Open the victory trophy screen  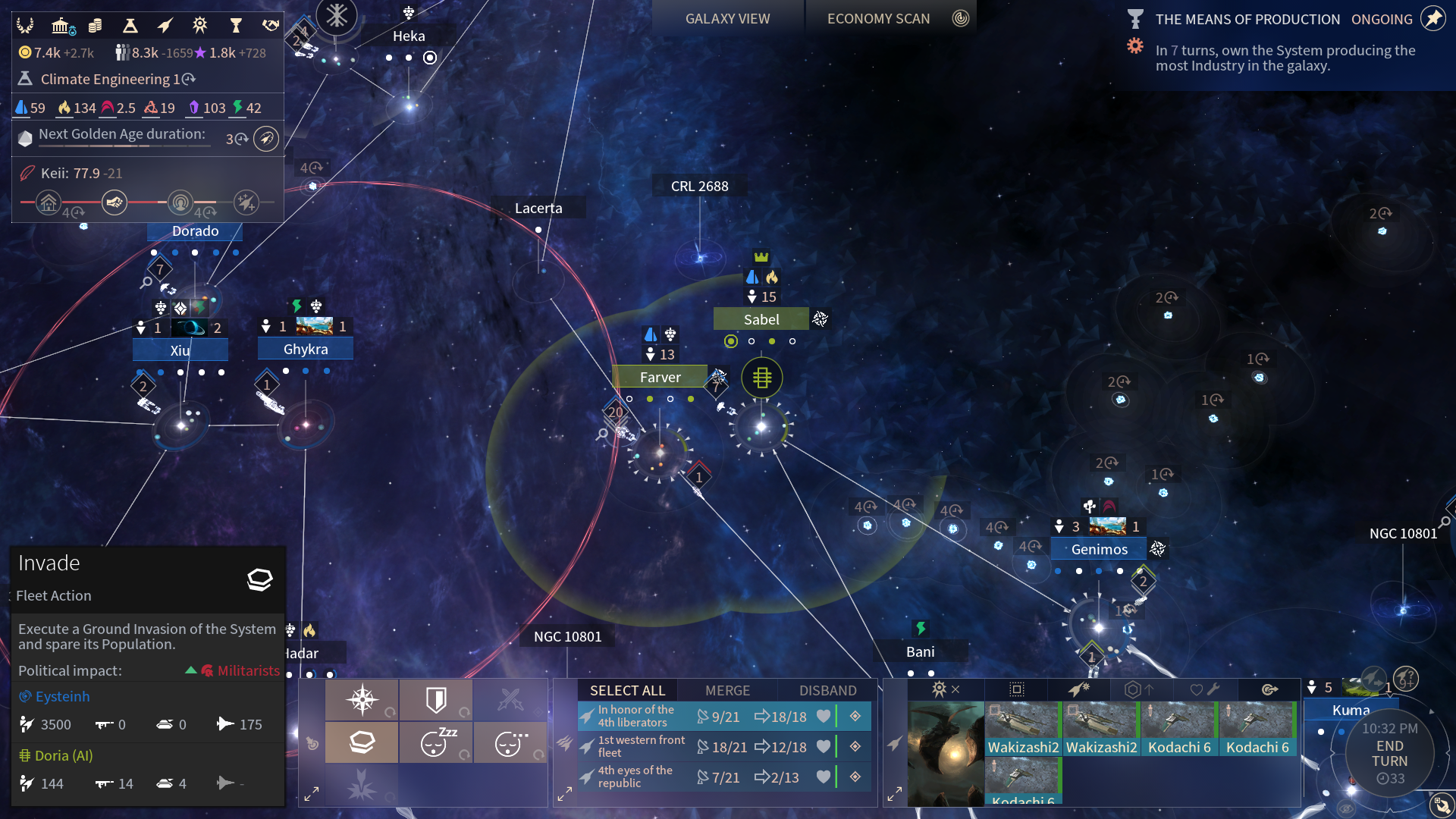(236, 26)
